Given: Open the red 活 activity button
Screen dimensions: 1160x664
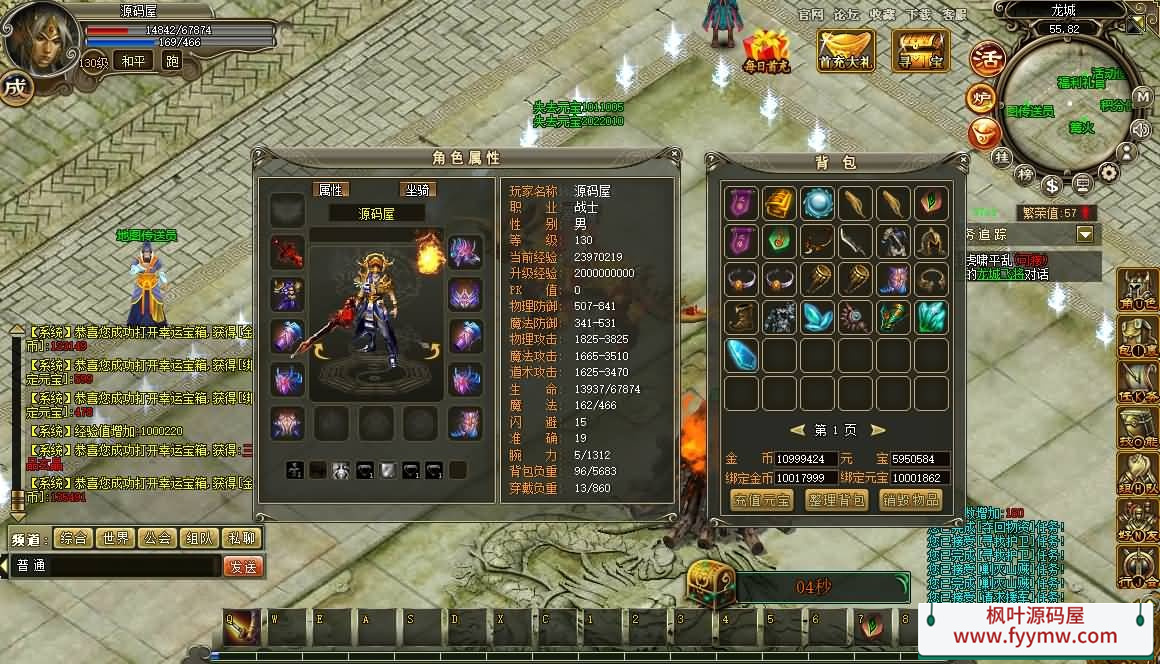Looking at the screenshot, I should pos(987,57).
